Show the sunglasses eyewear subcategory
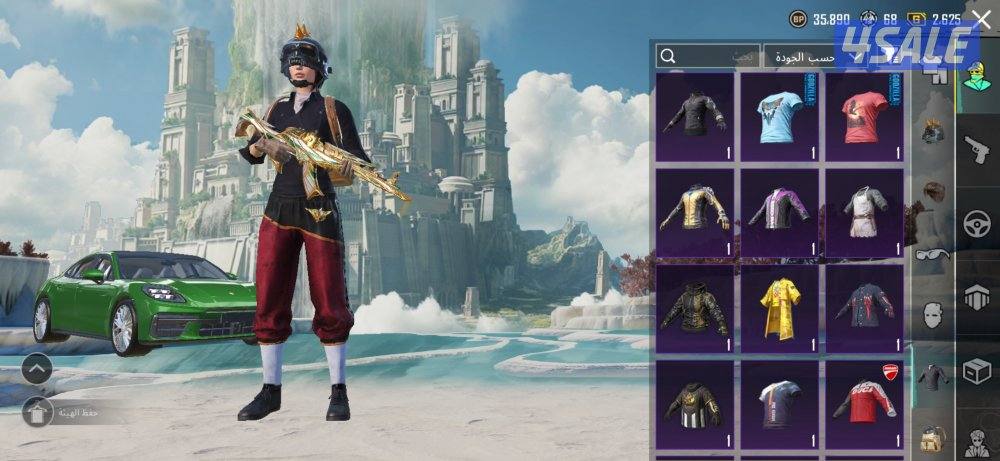 (x=932, y=255)
